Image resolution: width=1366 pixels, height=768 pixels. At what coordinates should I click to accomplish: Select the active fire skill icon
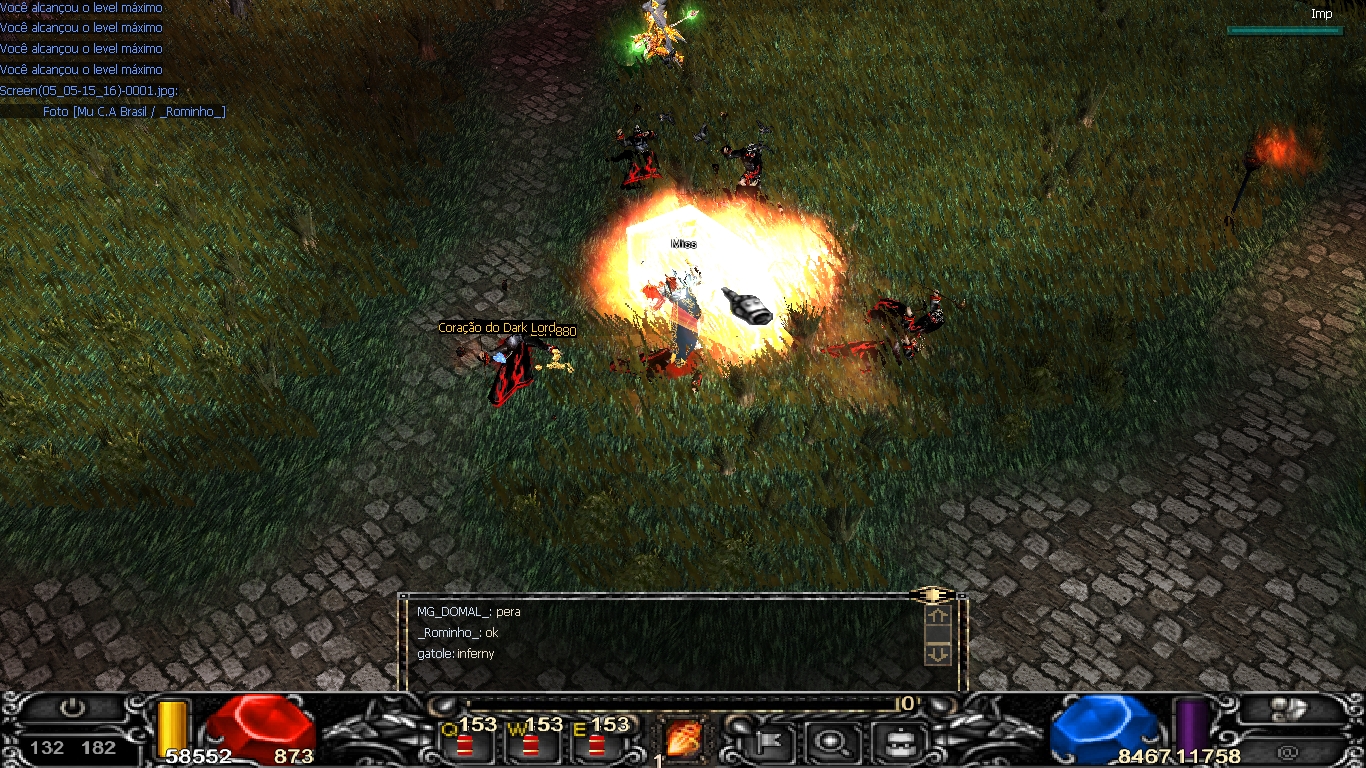tap(684, 740)
